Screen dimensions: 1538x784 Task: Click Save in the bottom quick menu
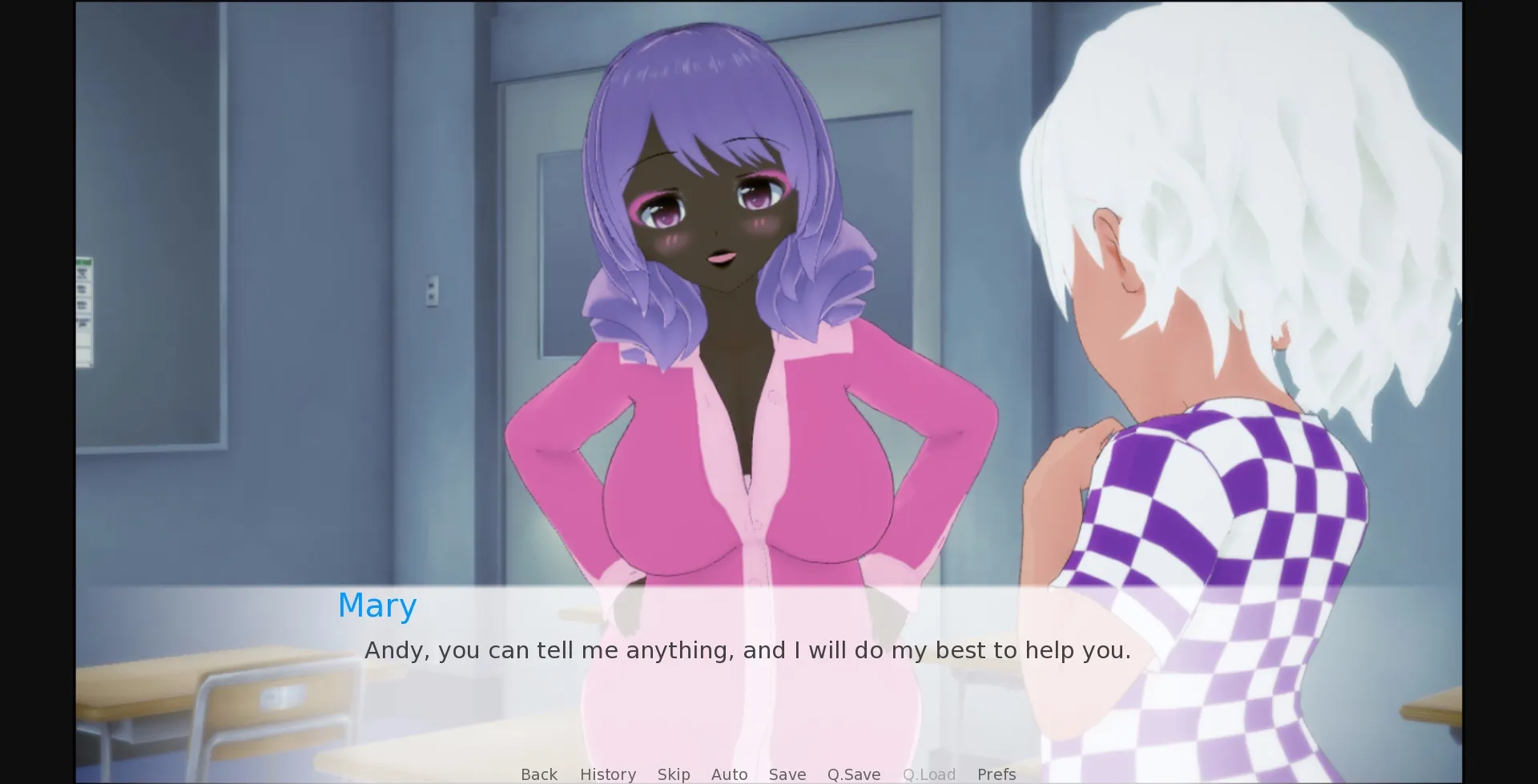787,774
